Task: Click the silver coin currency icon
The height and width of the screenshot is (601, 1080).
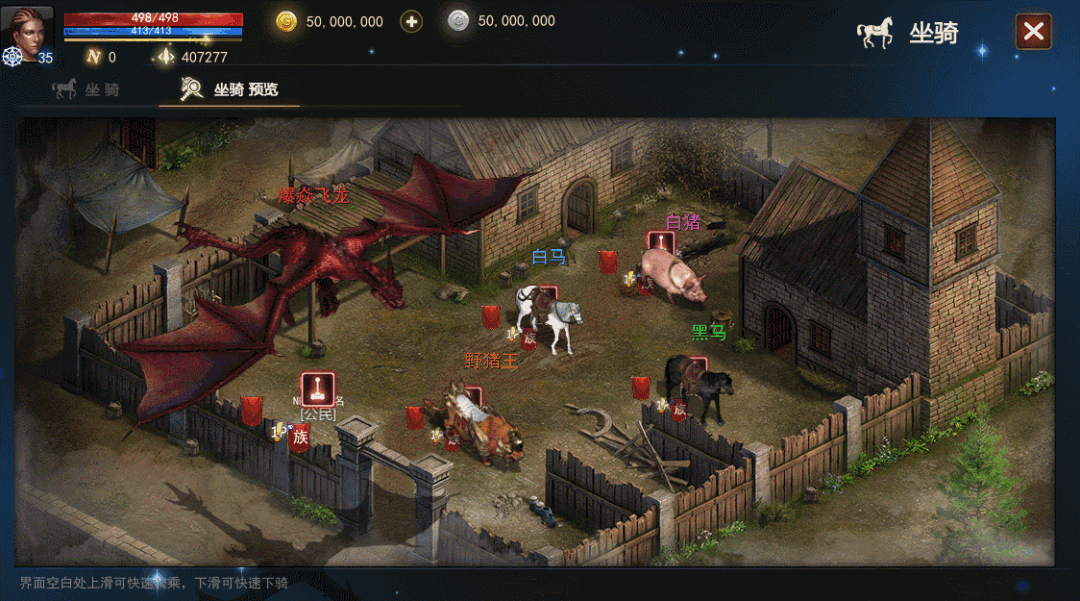Action: coord(458,21)
